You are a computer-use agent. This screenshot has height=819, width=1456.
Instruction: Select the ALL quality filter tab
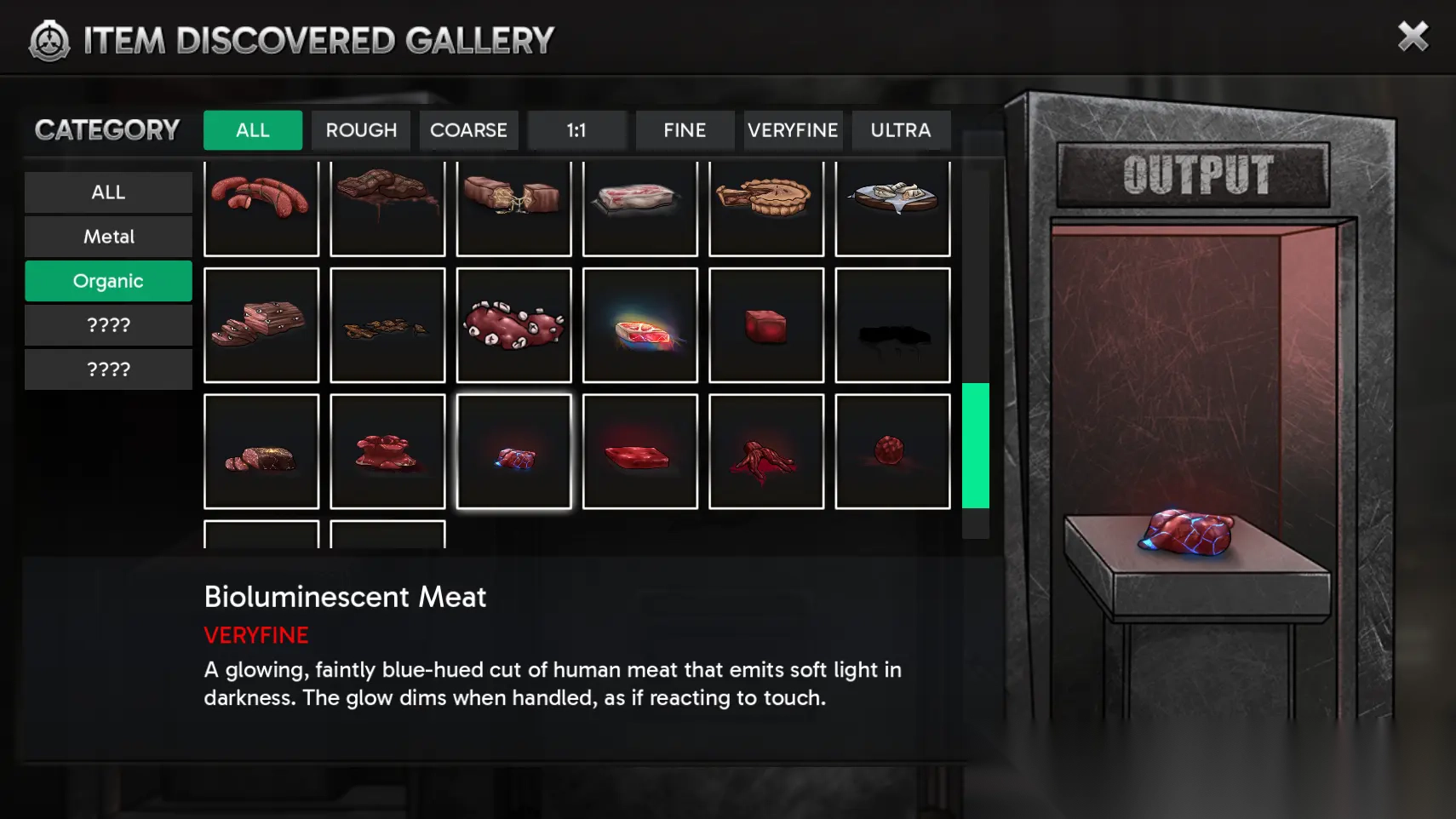[253, 130]
